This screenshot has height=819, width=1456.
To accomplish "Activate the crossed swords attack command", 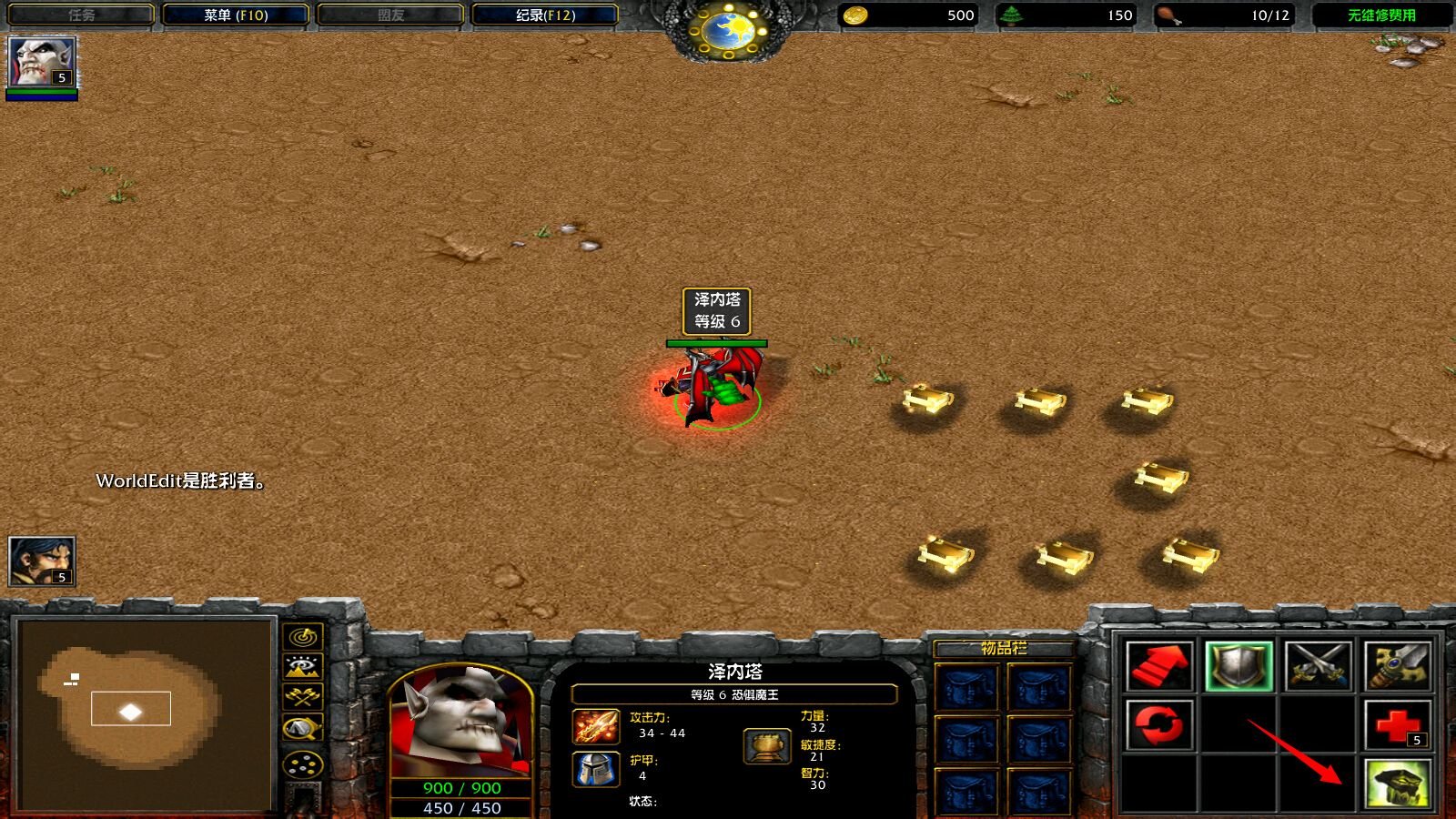I will (x=1318, y=666).
